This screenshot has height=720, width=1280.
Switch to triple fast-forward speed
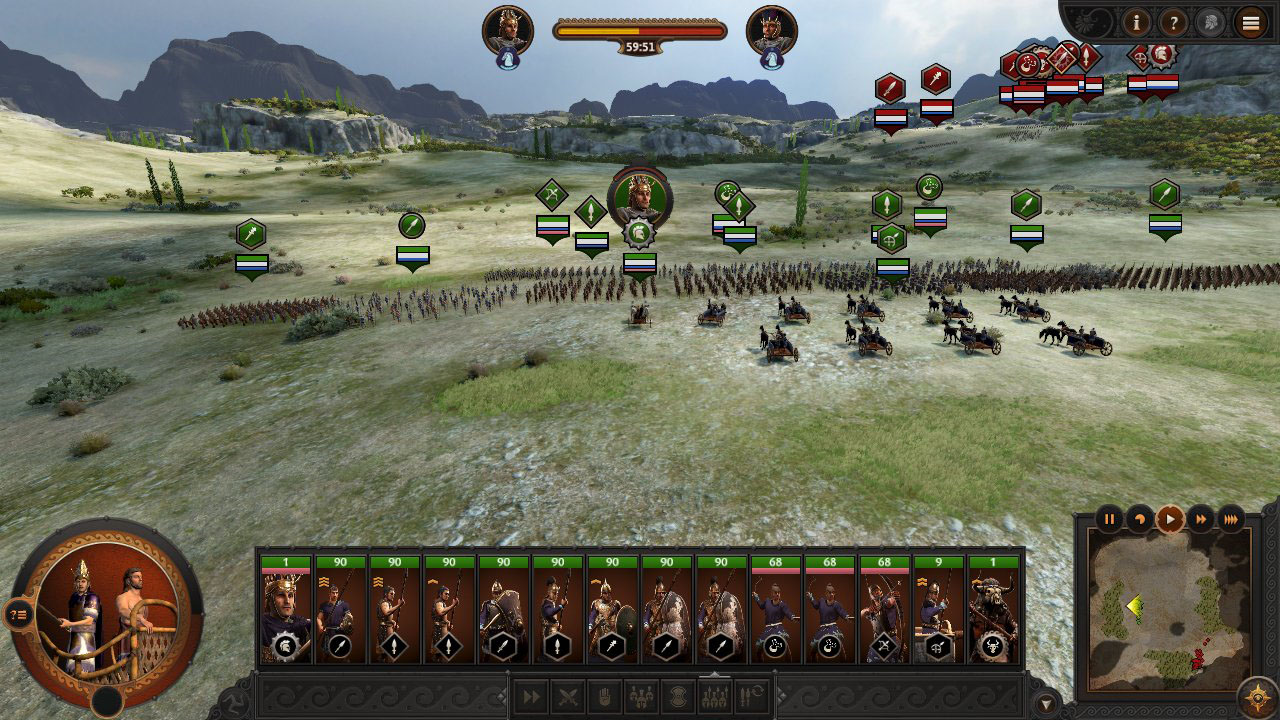pyautogui.click(x=1231, y=519)
